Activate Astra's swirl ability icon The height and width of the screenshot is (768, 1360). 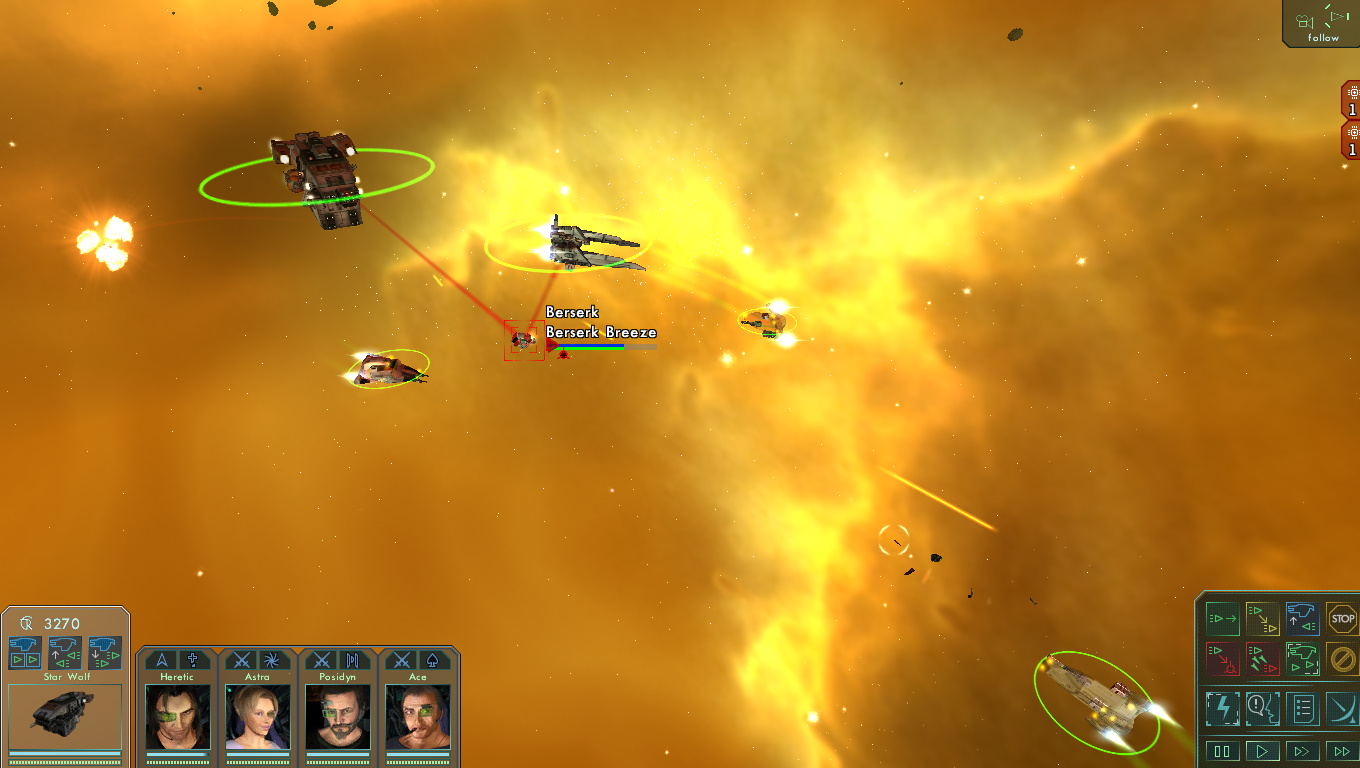[x=272, y=660]
